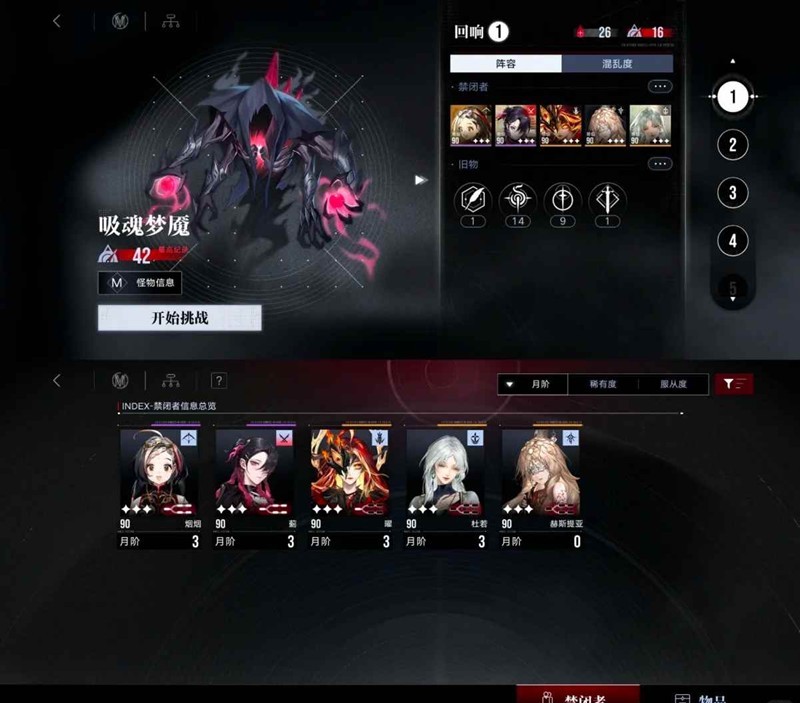Image resolution: width=800 pixels, height=703 pixels.
Task: Switch to the 混乱度 tab
Action: pyautogui.click(x=617, y=63)
